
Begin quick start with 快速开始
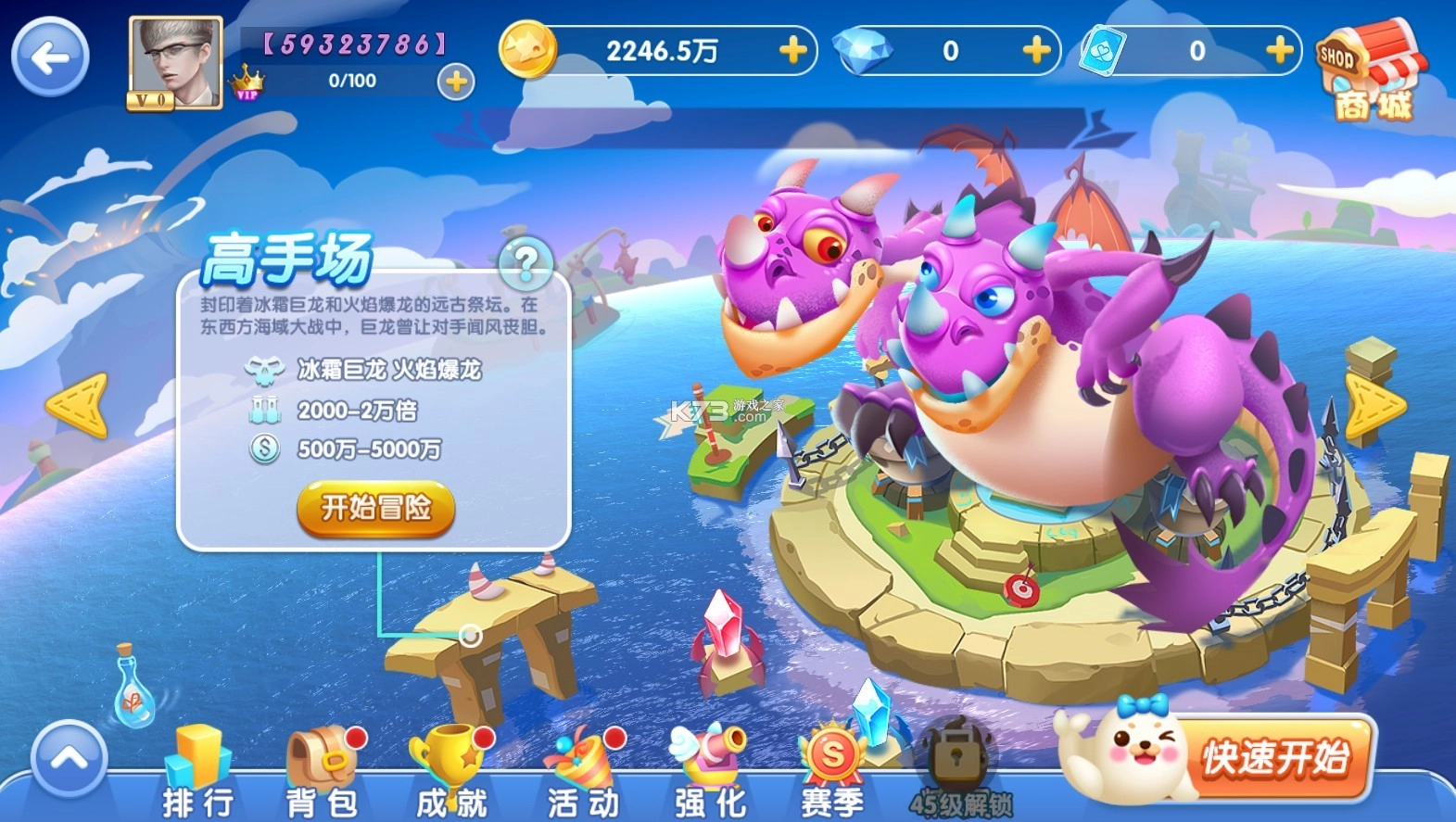click(1274, 758)
